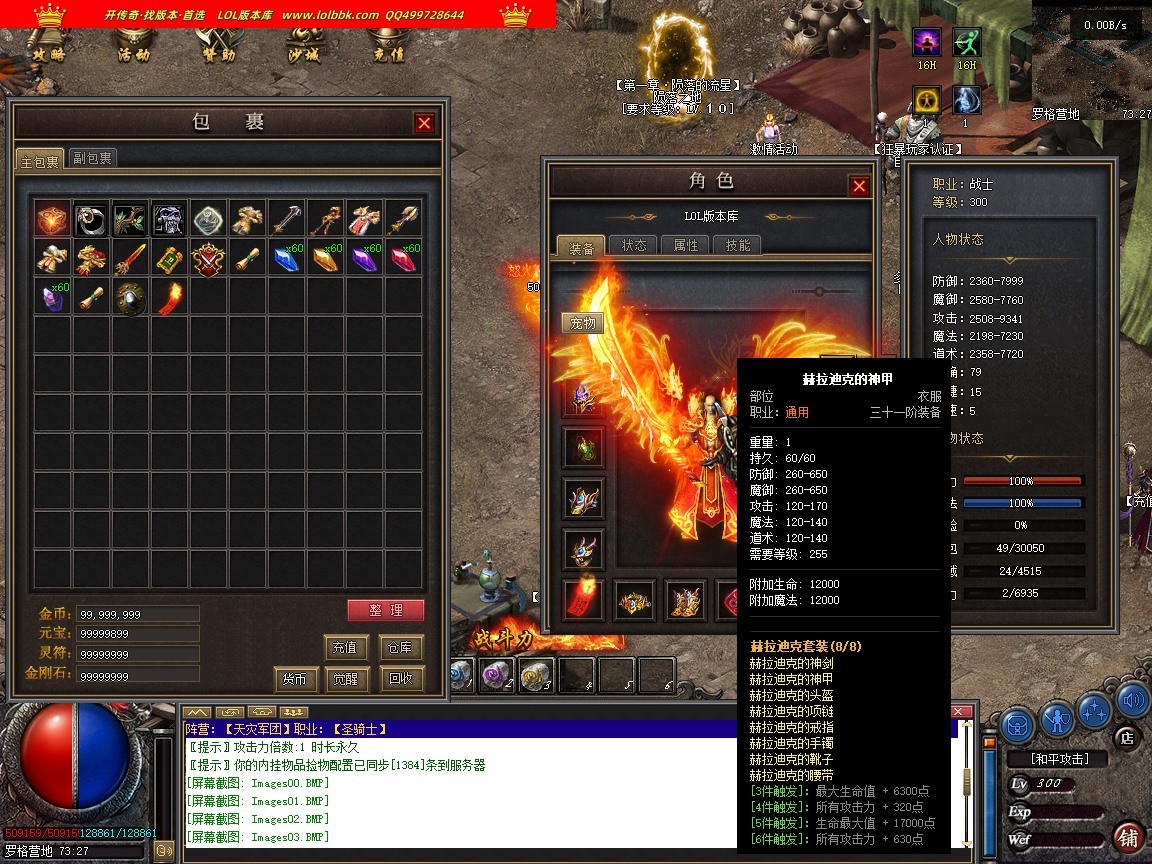Select the skull mask item in the bag
Screen dimensions: 1152x864
click(169, 219)
